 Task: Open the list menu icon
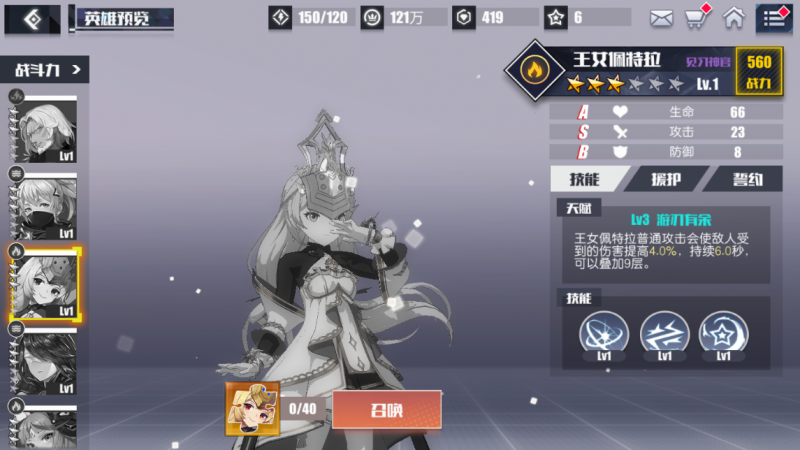(774, 17)
